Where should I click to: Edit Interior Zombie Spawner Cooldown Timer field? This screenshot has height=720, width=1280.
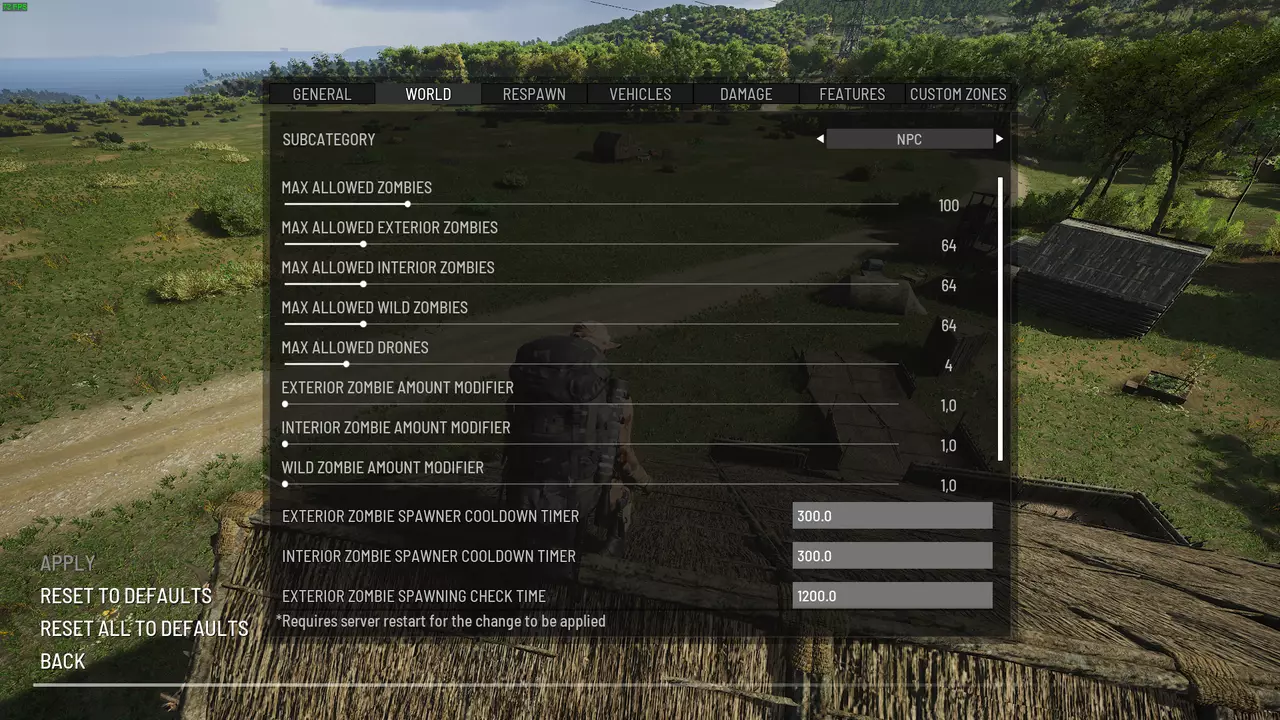tap(892, 556)
